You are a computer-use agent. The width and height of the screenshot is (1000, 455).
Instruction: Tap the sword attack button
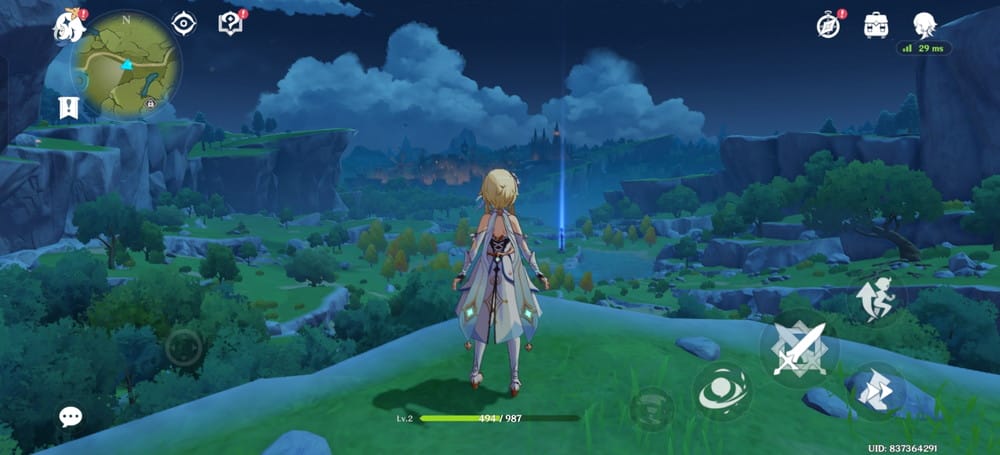point(799,349)
